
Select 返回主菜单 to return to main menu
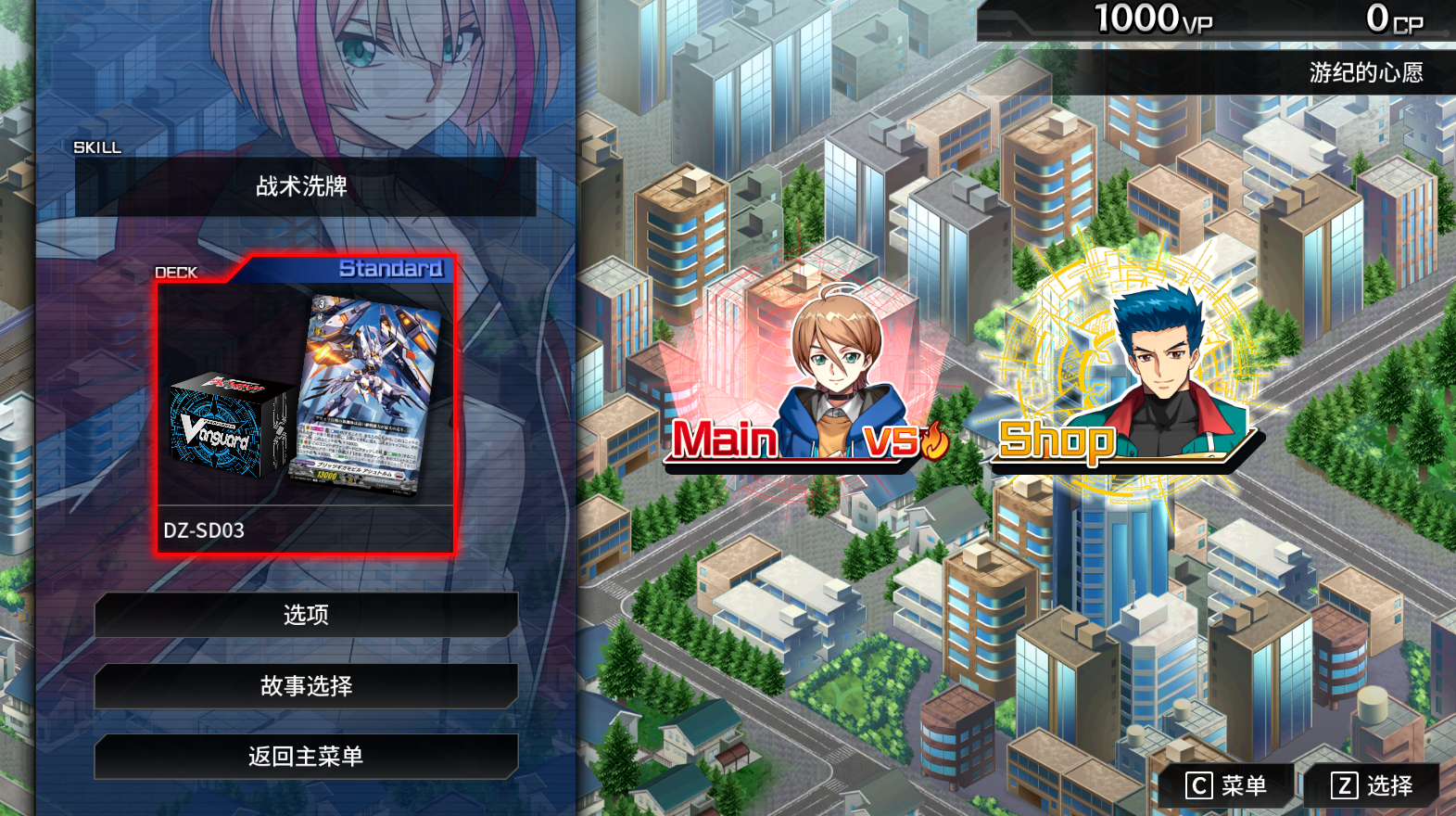(306, 757)
